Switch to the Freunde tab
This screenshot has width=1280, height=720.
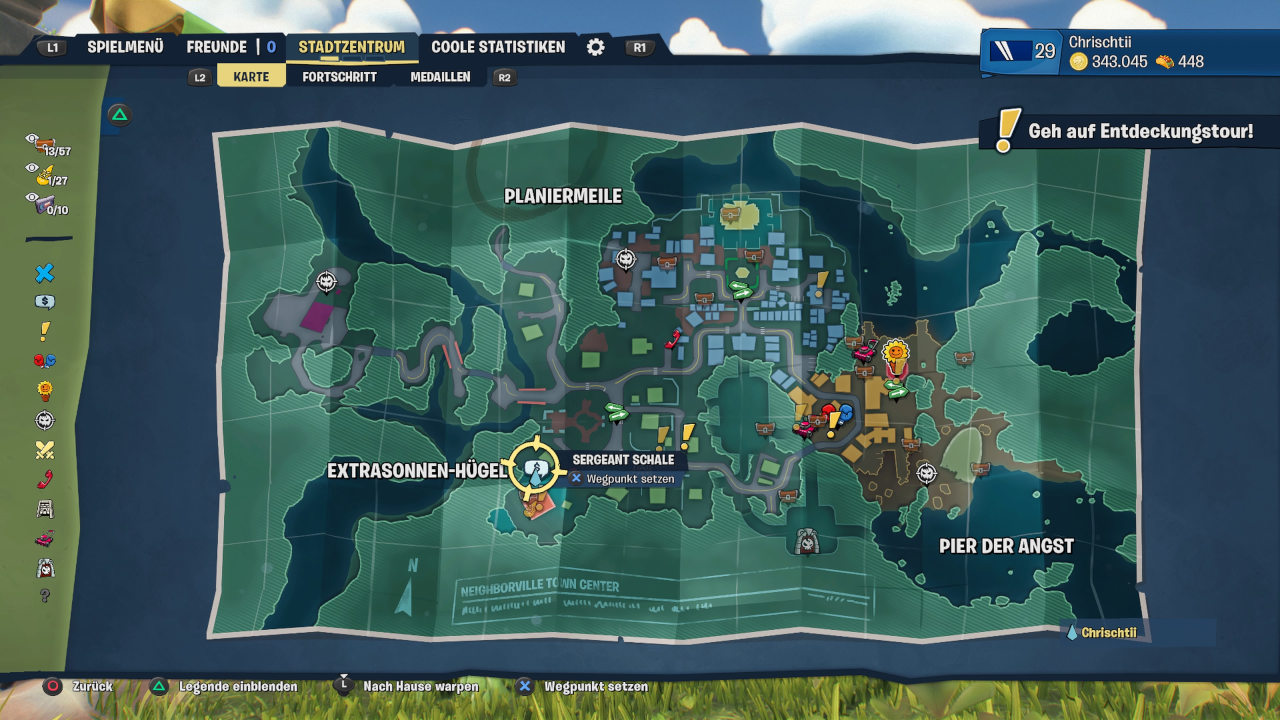click(x=217, y=47)
